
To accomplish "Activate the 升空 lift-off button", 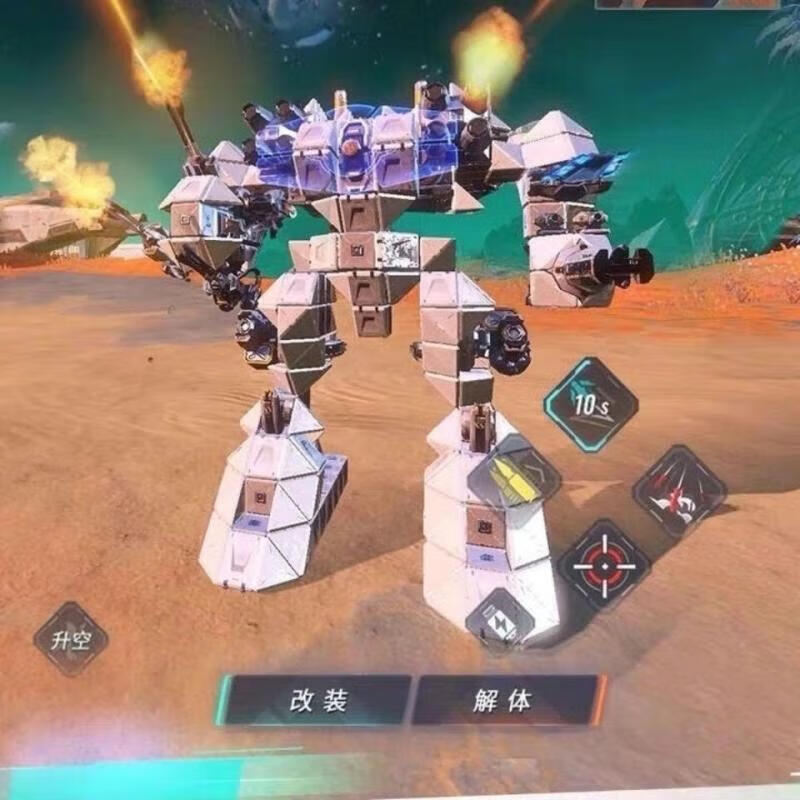I will pyautogui.click(x=70, y=639).
